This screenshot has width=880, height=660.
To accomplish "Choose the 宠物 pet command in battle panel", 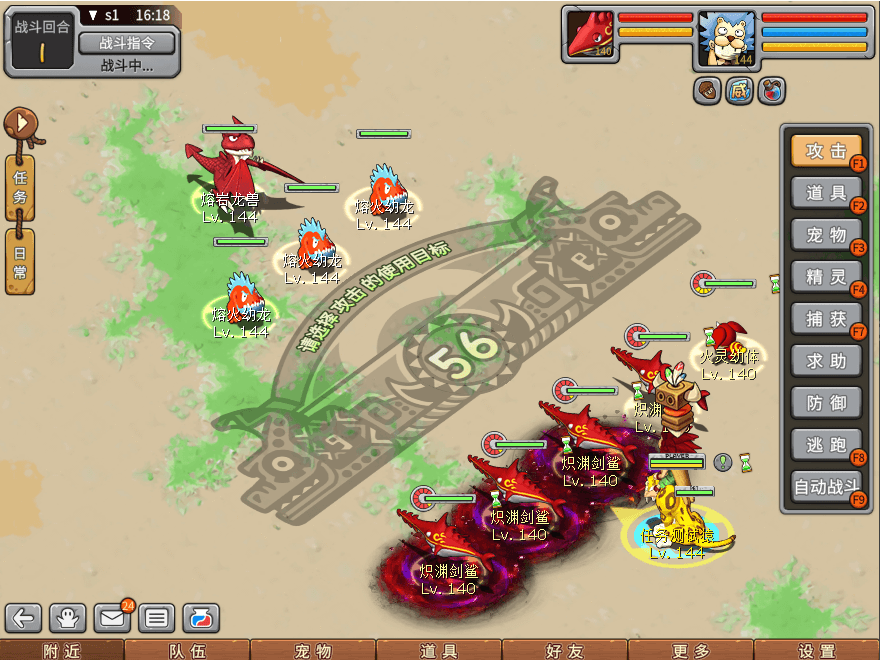I will pos(826,235).
